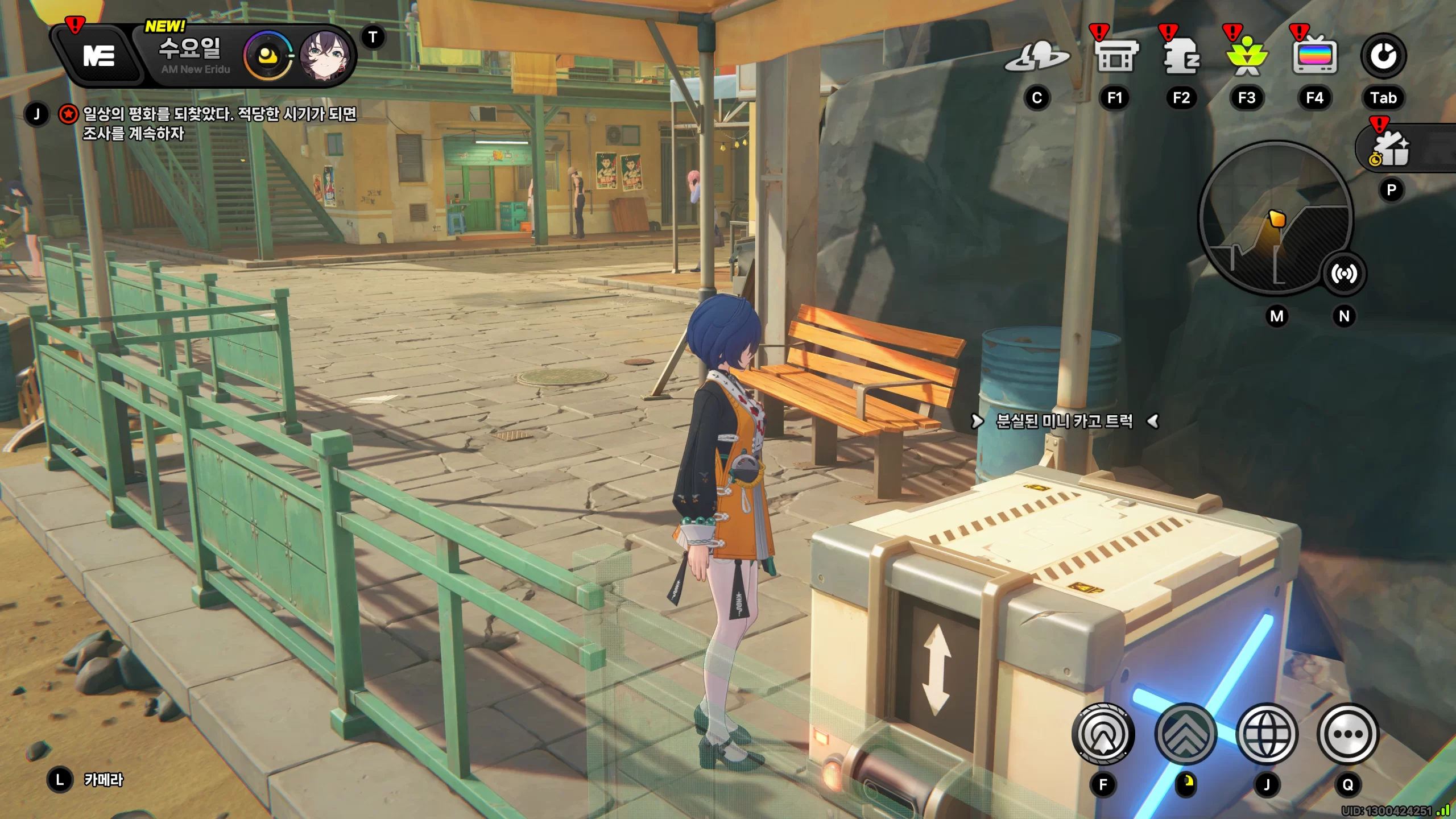This screenshot has height=819, width=1456.
Task: Open the rainbow TV icon
Action: tap(1314, 57)
